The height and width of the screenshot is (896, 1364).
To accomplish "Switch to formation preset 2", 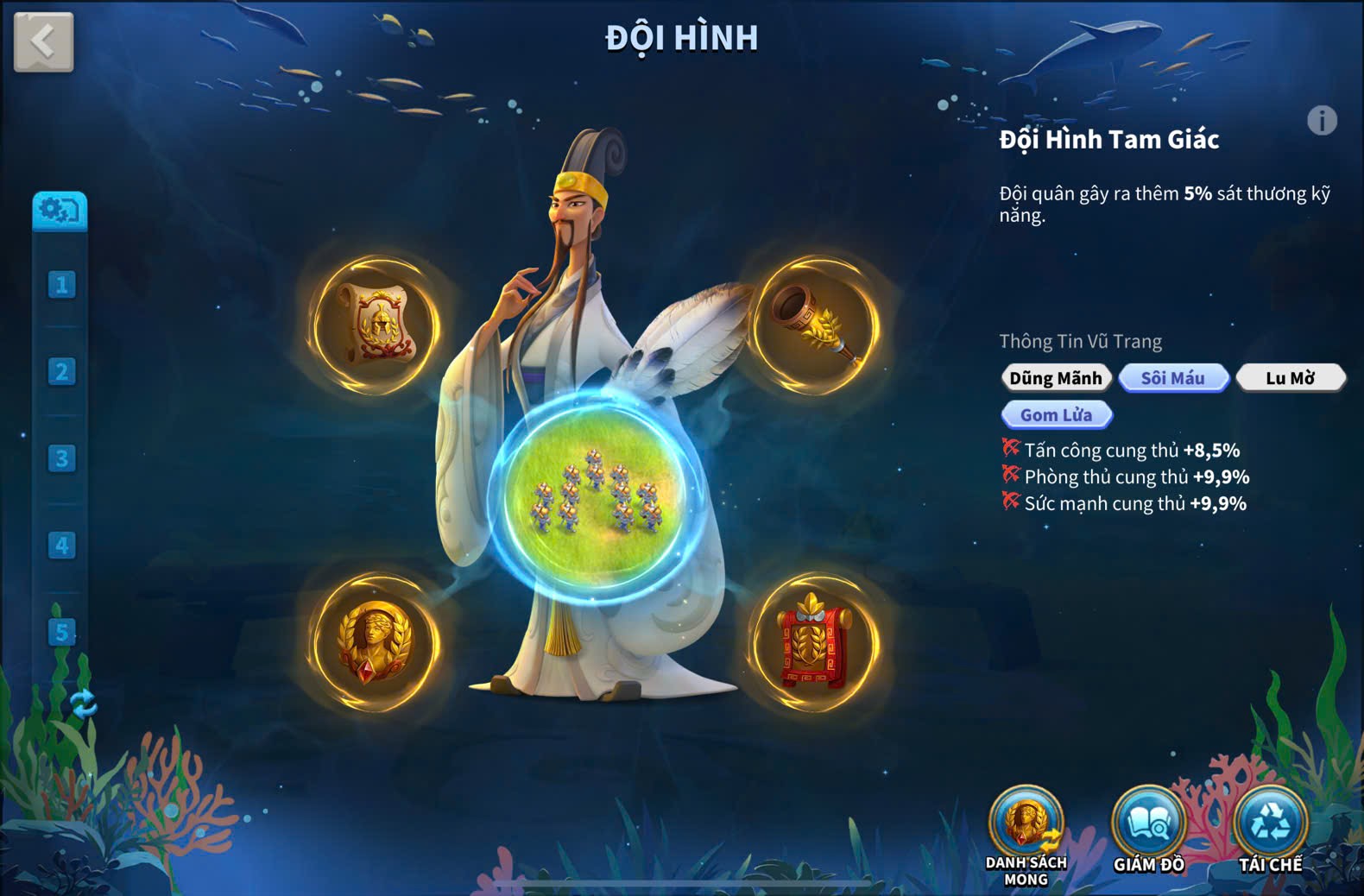I will pyautogui.click(x=61, y=372).
